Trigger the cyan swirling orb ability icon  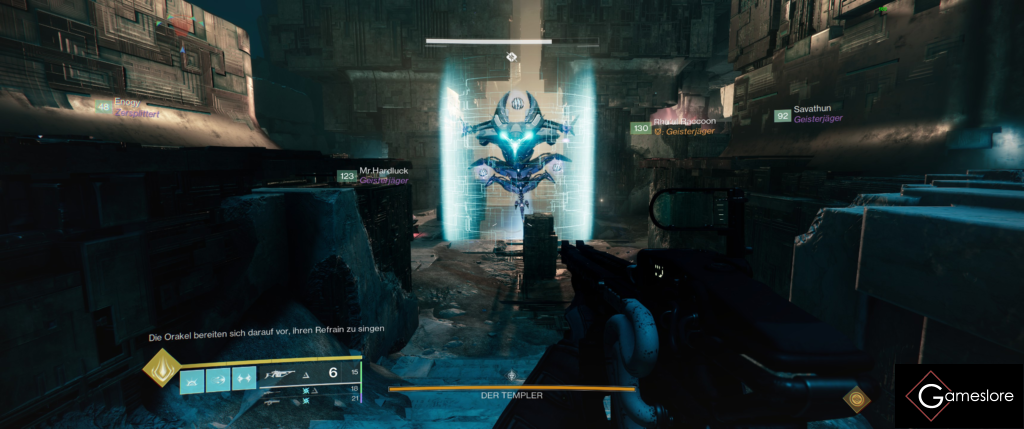pyautogui.click(x=216, y=380)
